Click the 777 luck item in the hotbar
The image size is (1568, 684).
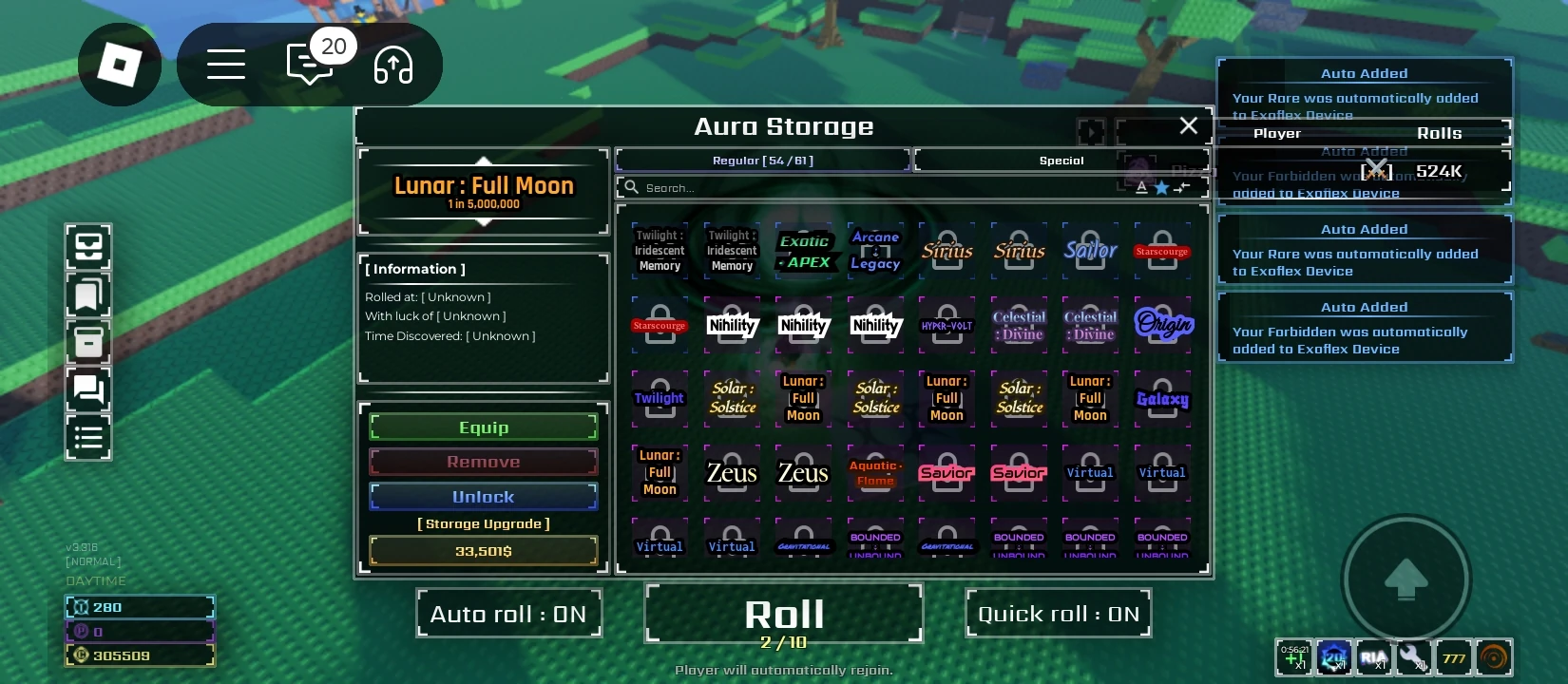point(1453,656)
